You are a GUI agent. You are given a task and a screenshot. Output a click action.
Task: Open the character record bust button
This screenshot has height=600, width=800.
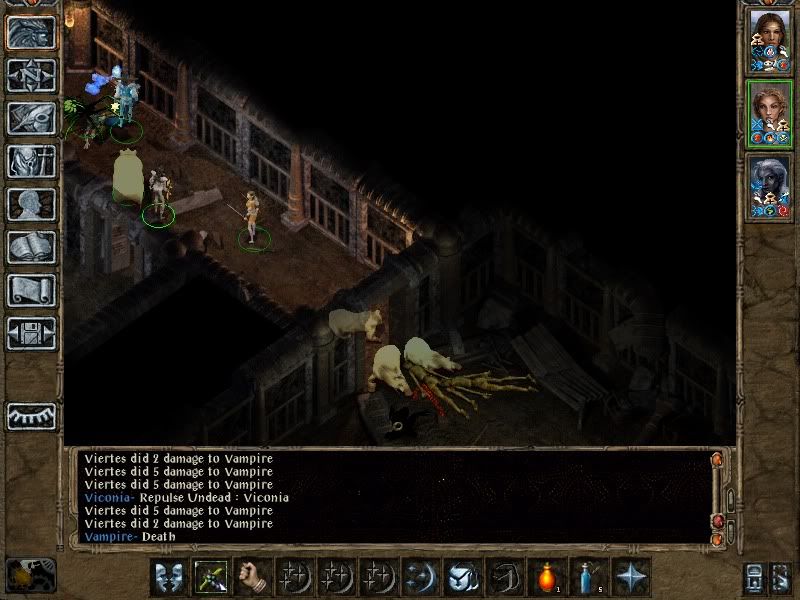click(x=31, y=204)
